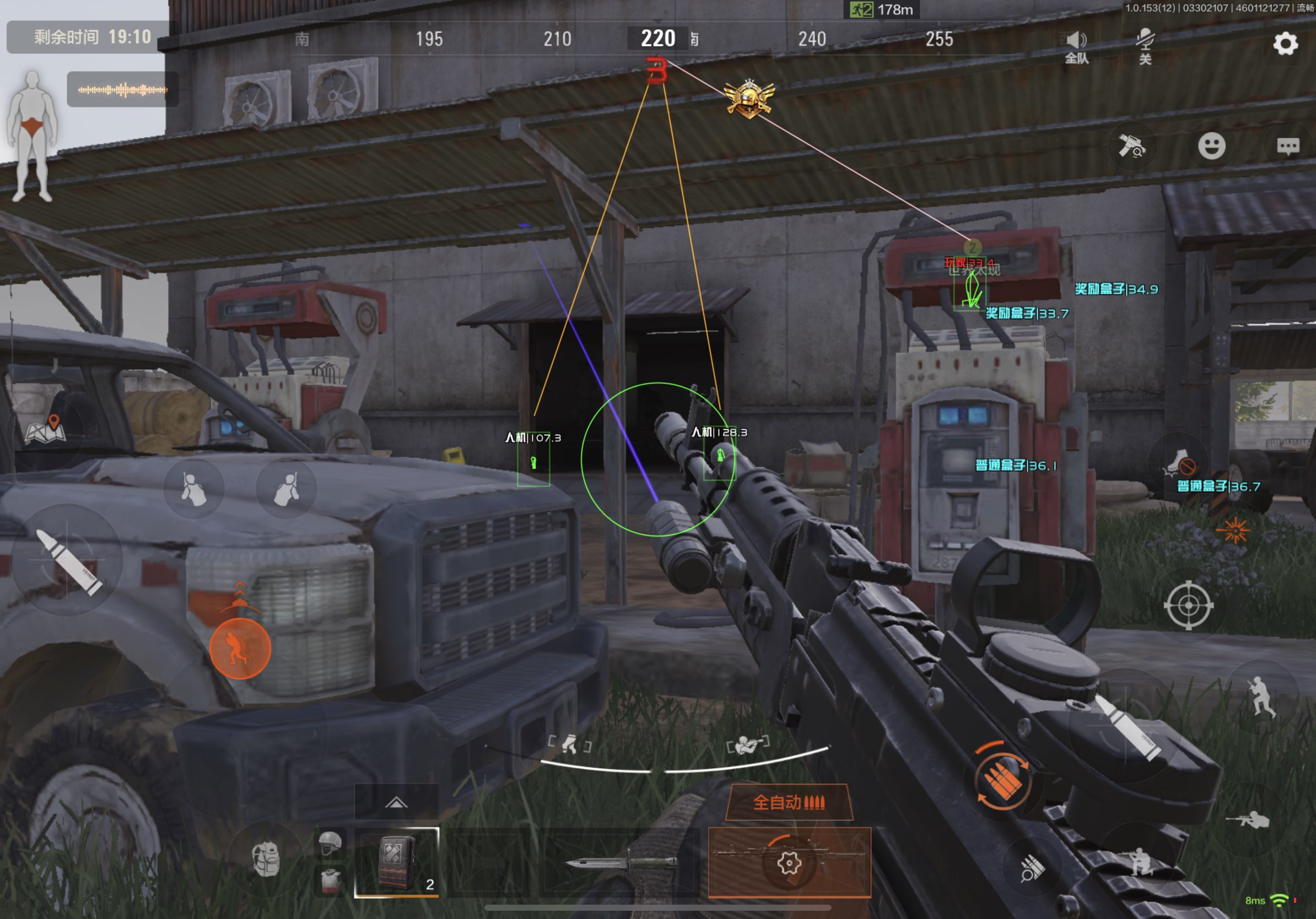Fire using the left bullet button
The width and height of the screenshot is (1316, 919).
click(x=68, y=560)
